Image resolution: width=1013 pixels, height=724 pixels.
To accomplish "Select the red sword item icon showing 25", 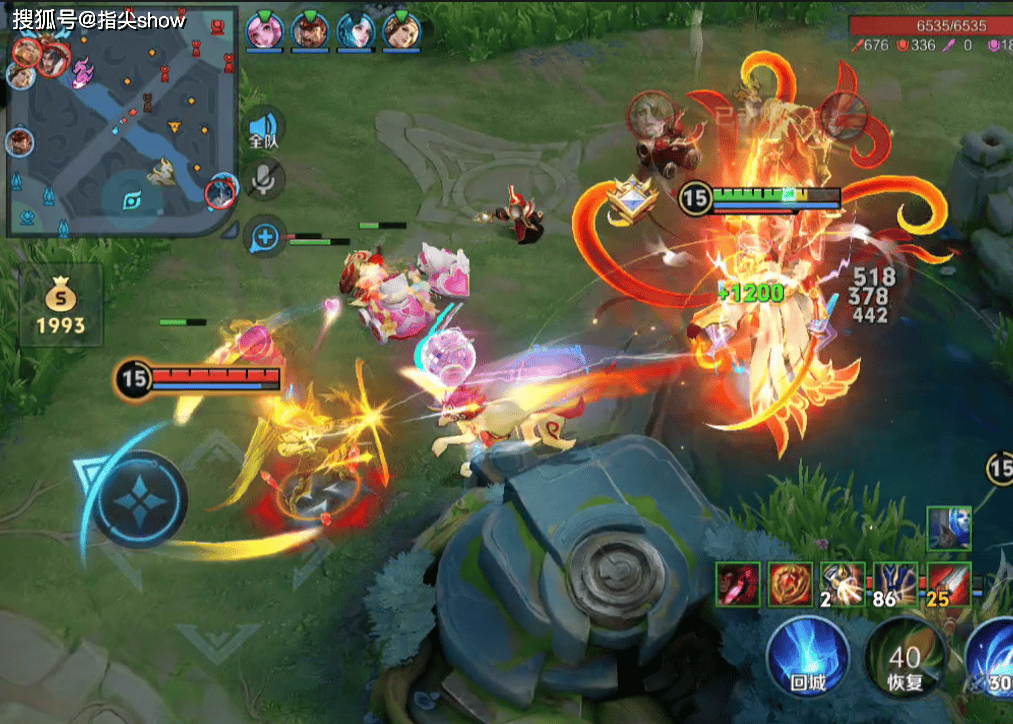I will click(947, 583).
